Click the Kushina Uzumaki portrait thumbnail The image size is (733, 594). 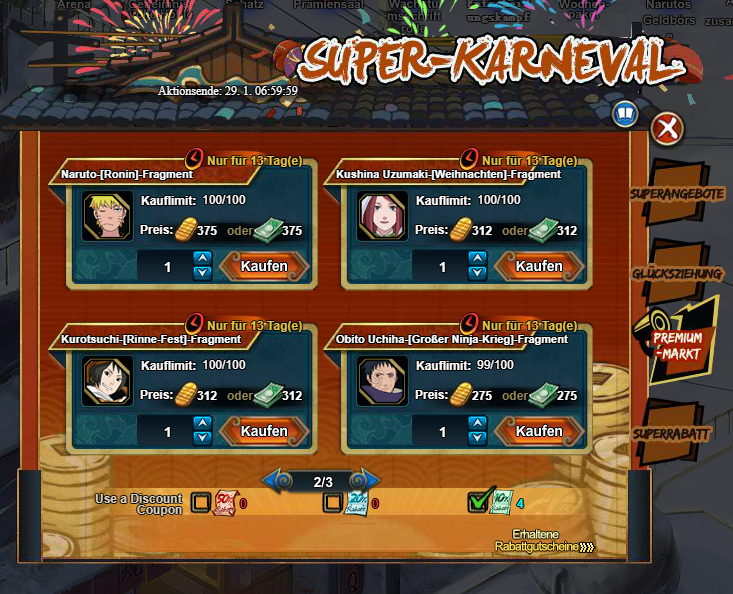click(379, 215)
